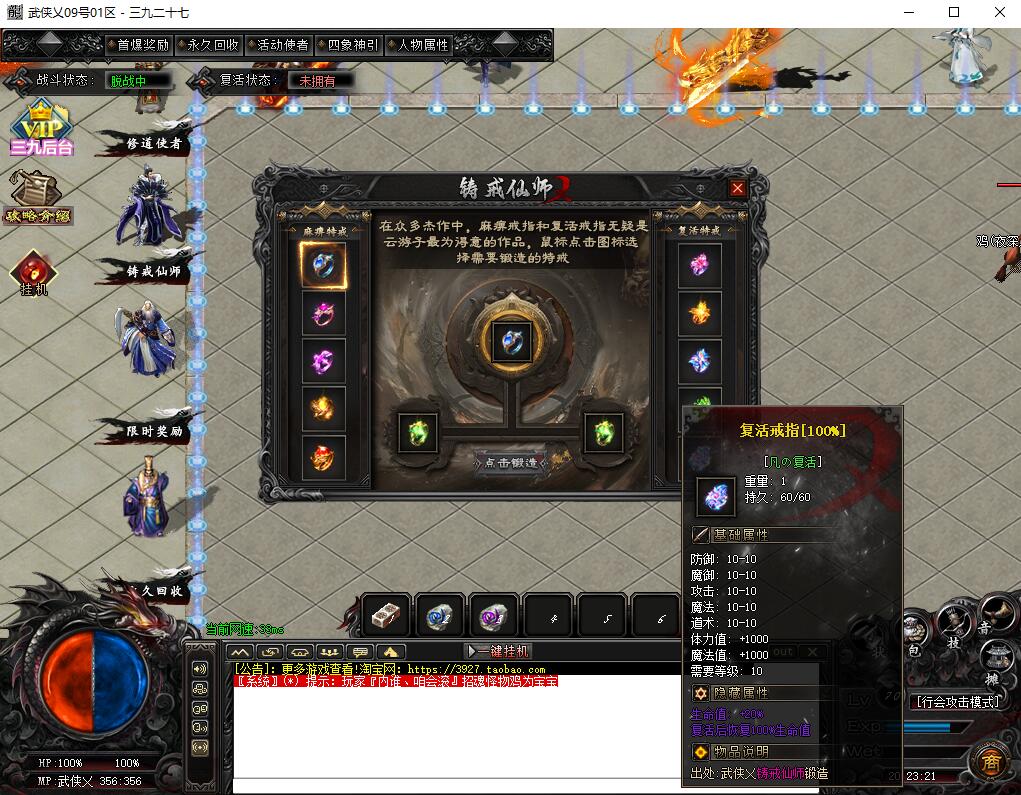
Task: Switch the 行会攻击模式 attack mode
Action: point(957,702)
